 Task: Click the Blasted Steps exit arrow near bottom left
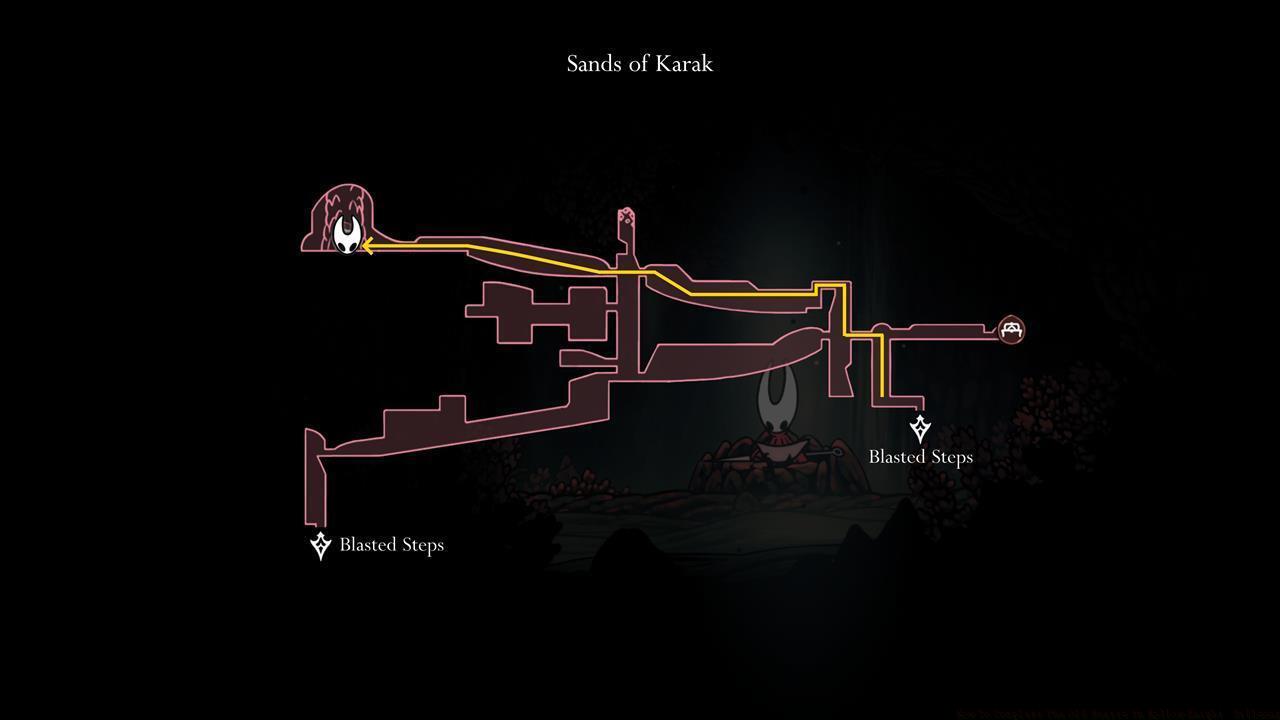320,544
